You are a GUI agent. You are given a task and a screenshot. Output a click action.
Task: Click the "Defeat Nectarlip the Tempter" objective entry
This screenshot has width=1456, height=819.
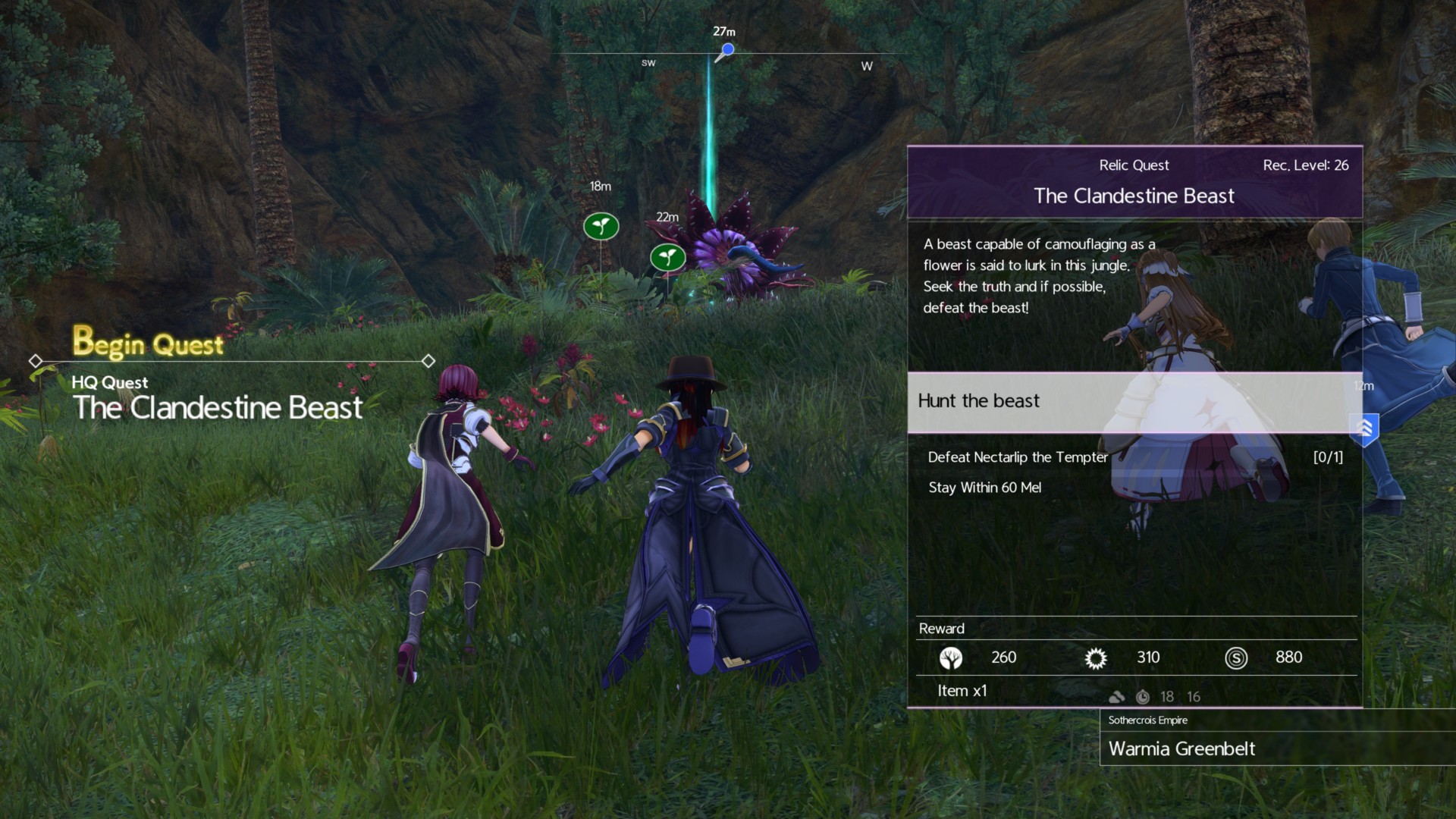pos(1018,457)
